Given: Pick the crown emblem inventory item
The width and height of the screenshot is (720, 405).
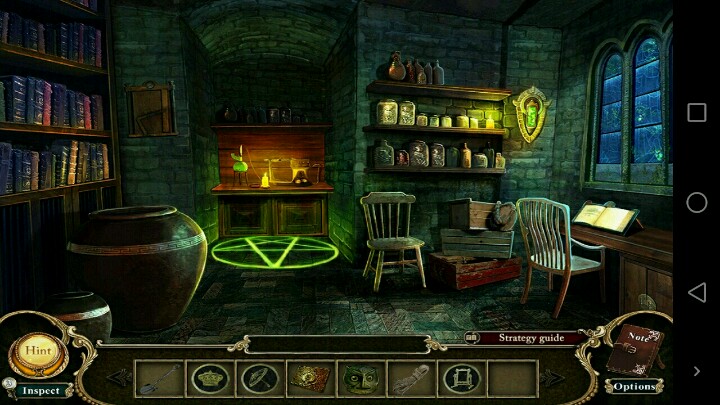Looking at the screenshot, I should (x=210, y=380).
